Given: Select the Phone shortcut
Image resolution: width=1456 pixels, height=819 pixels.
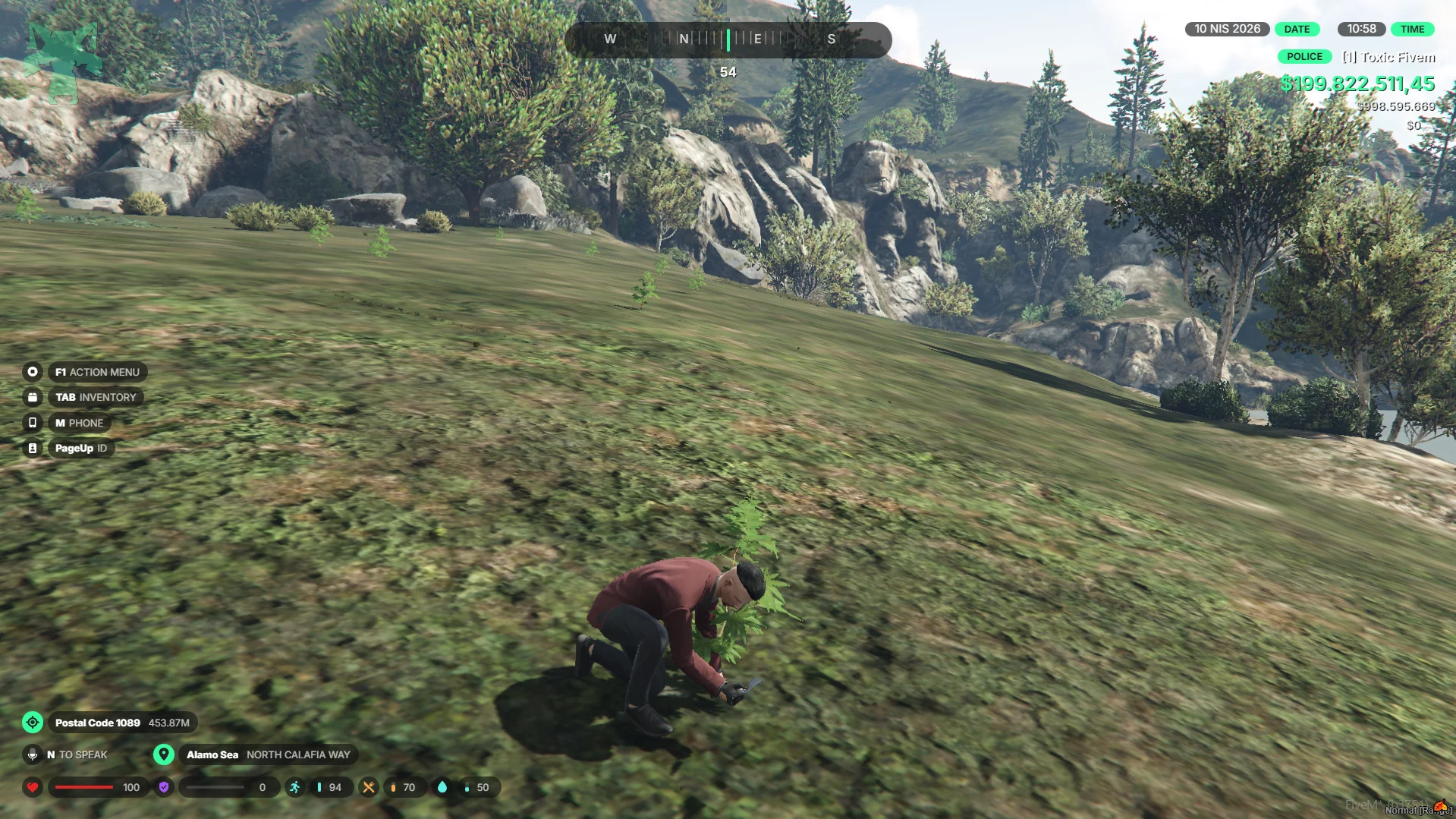Looking at the screenshot, I should pos(79,423).
